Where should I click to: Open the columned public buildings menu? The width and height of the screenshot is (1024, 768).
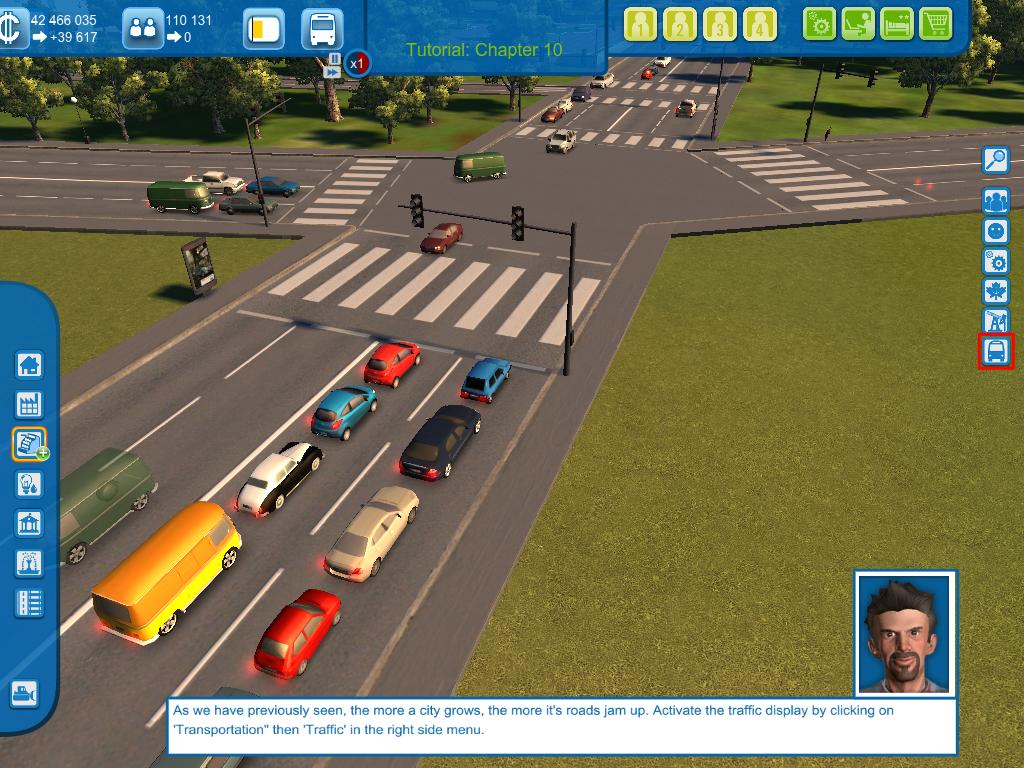point(29,523)
